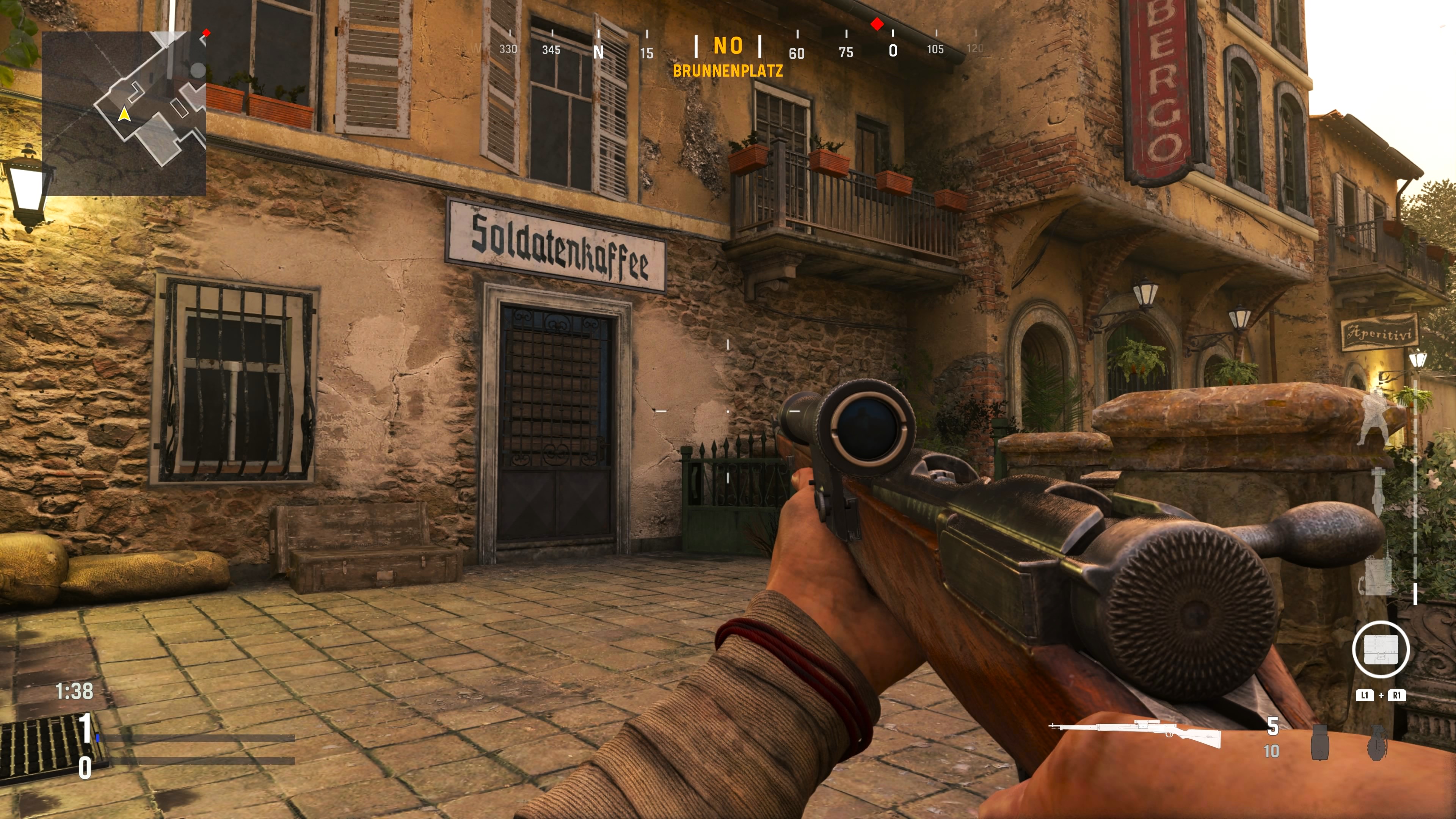Select the tactical grenade canister icon
Image resolution: width=1456 pixels, height=819 pixels.
click(x=1320, y=743)
